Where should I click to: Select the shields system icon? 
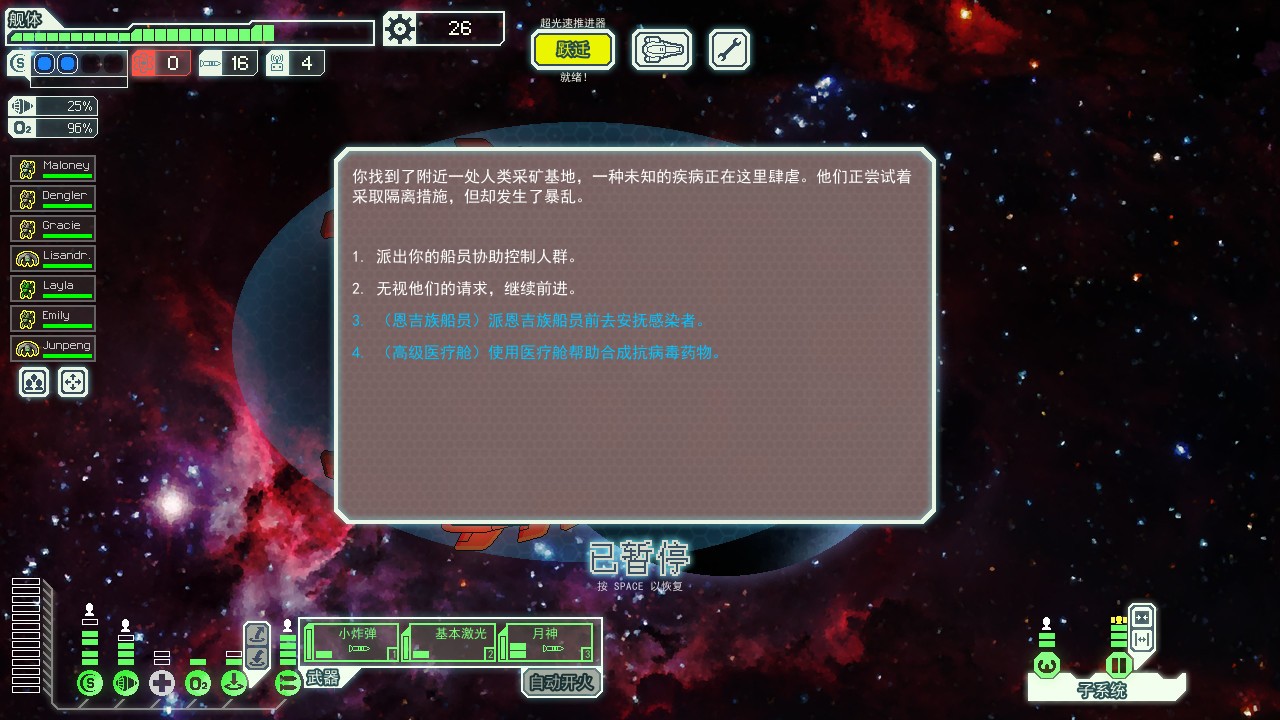[90, 682]
